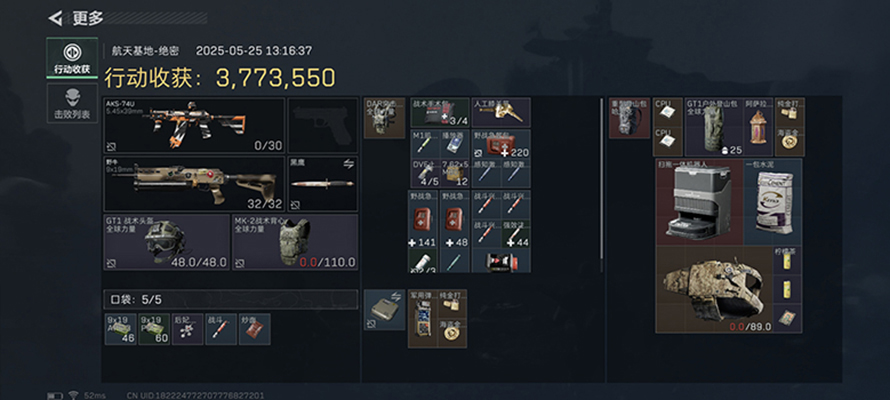Go back using the top-left arrow
This screenshot has width=890, height=400.
pyautogui.click(x=56, y=18)
